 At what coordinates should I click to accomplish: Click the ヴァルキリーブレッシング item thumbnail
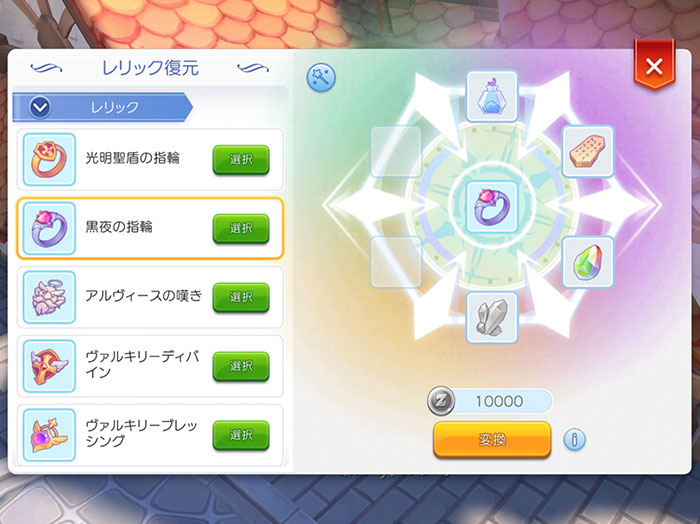pyautogui.click(x=49, y=435)
